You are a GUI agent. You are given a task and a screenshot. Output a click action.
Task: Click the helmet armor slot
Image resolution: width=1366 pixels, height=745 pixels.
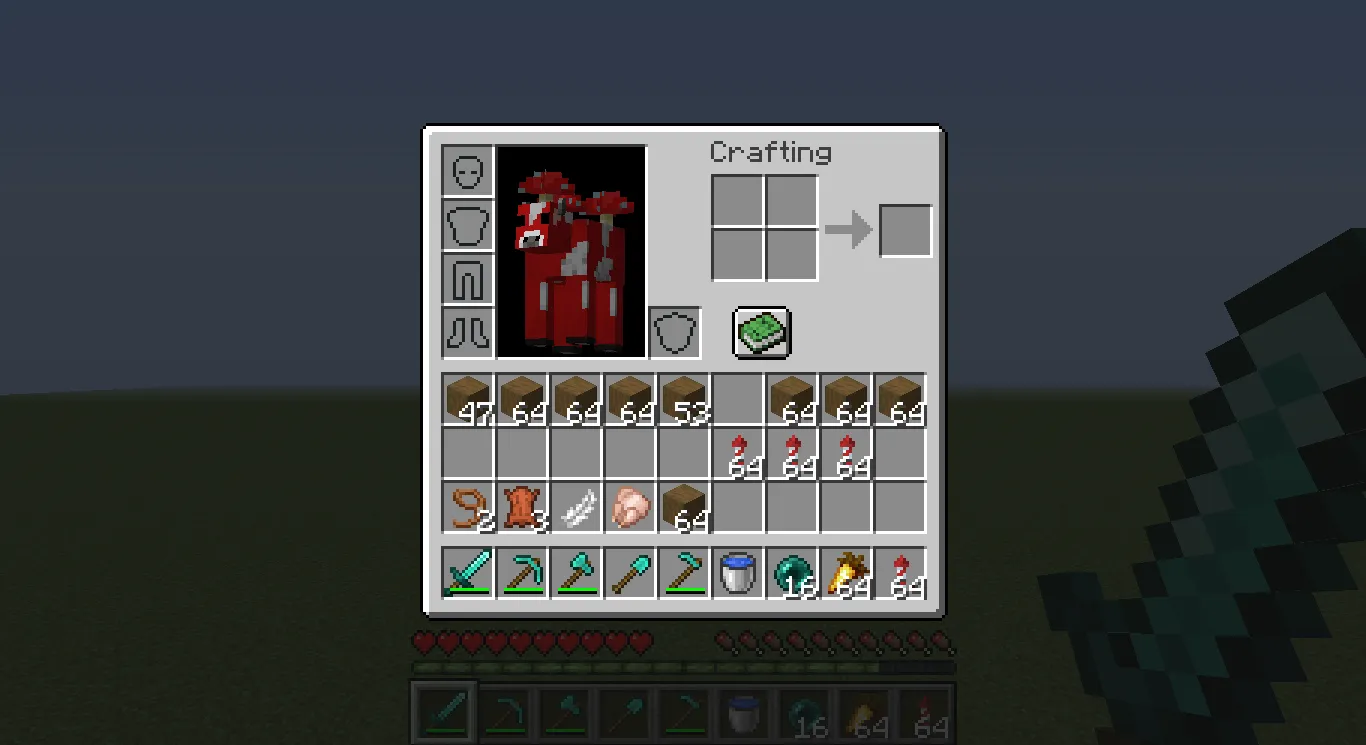click(466, 170)
